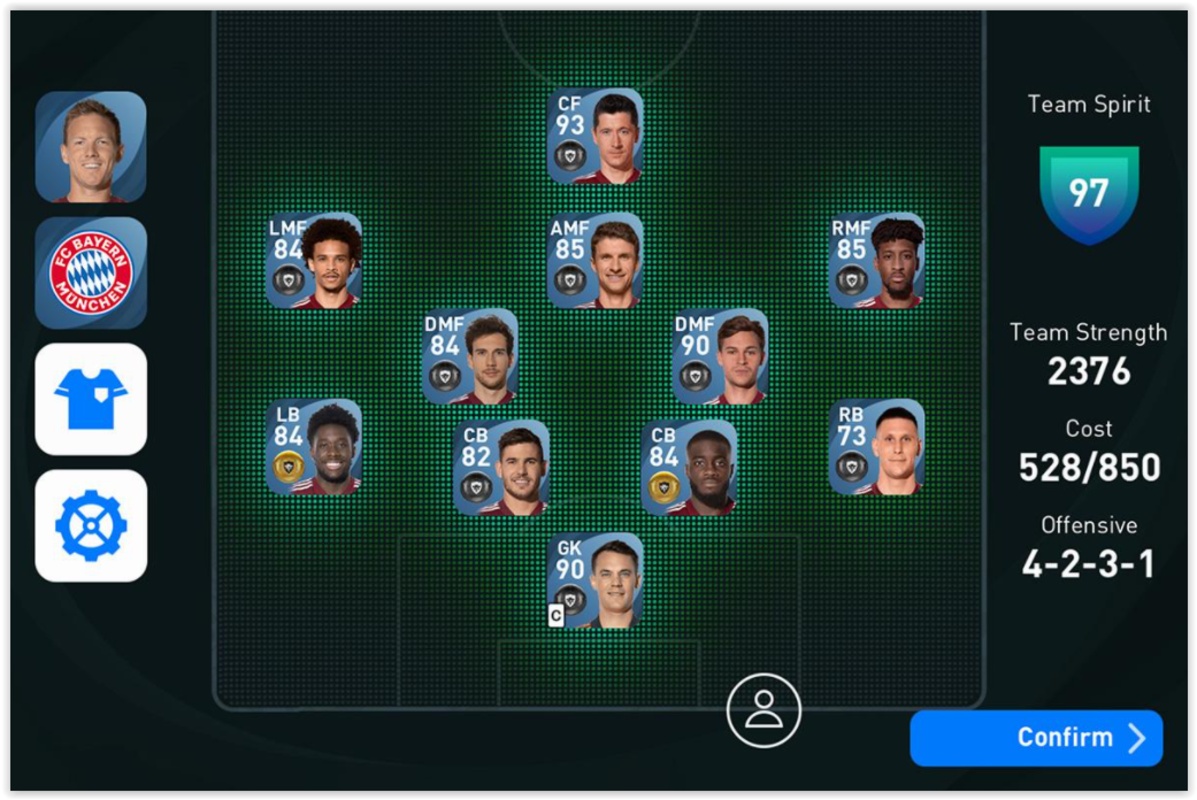Viewport: 1197px width, 800px height.
Task: Choose the DMF 84 midfielder card
Action: (470, 356)
